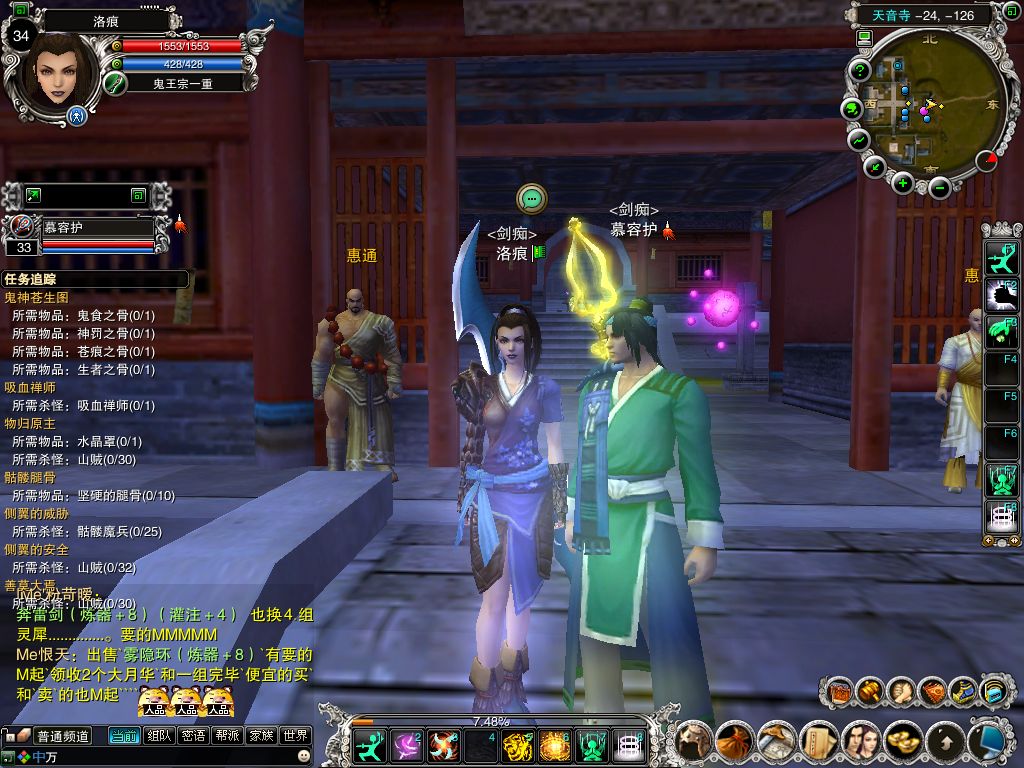Zoom out the minimap with the minus button
The image size is (1024, 768).
point(938,185)
